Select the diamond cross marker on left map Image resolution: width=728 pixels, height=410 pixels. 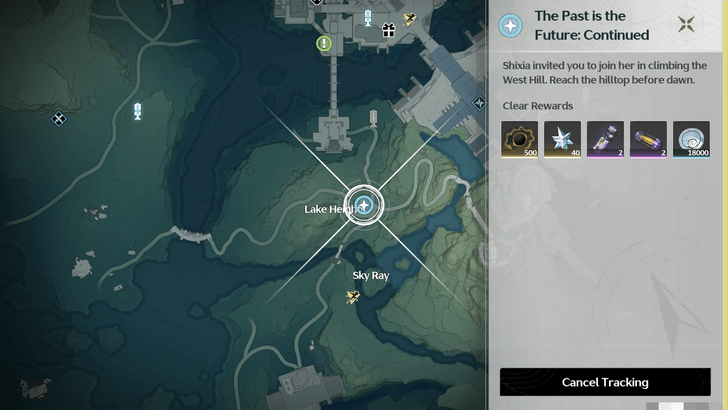[x=59, y=119]
